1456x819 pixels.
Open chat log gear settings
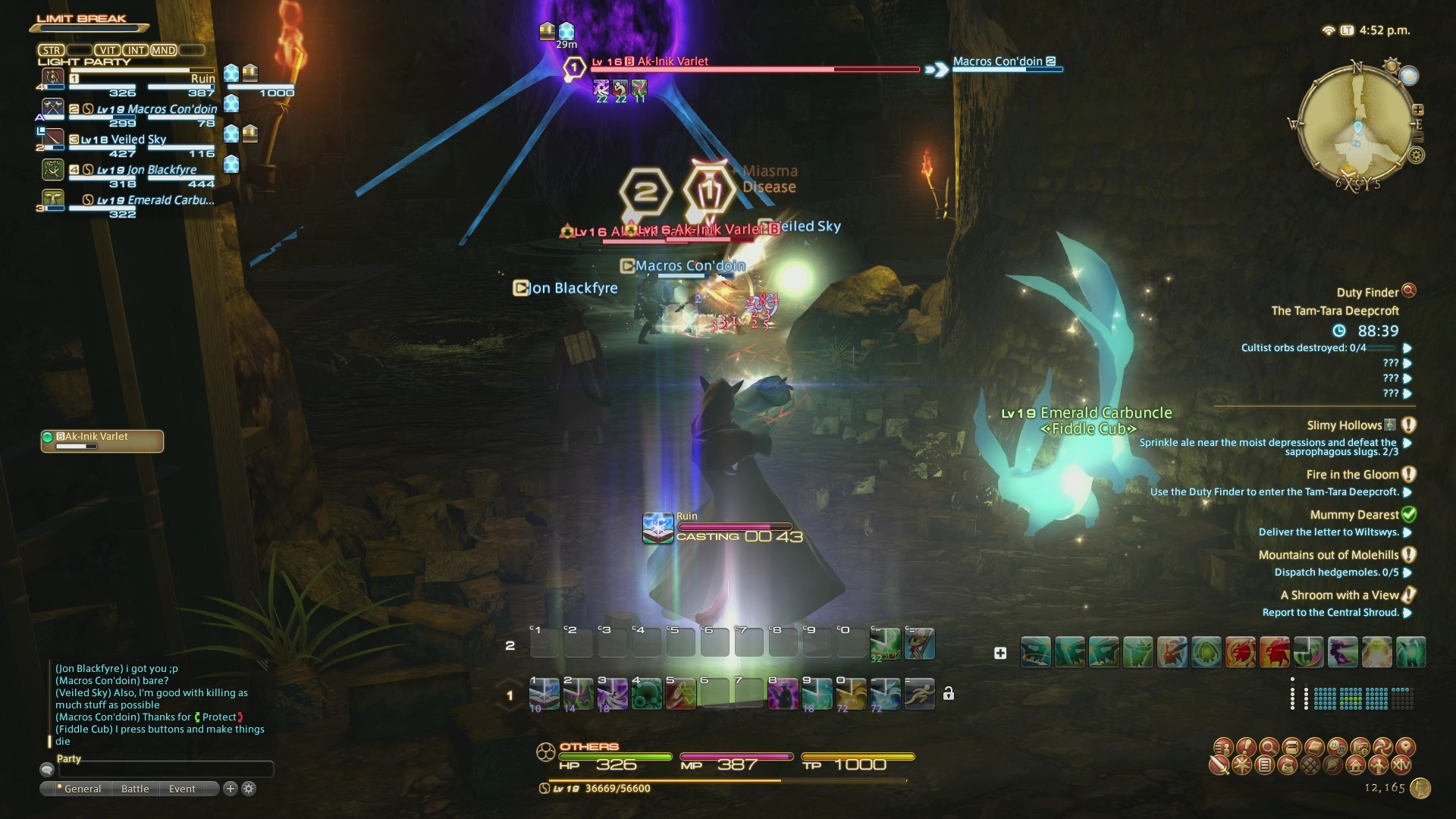coord(249,789)
